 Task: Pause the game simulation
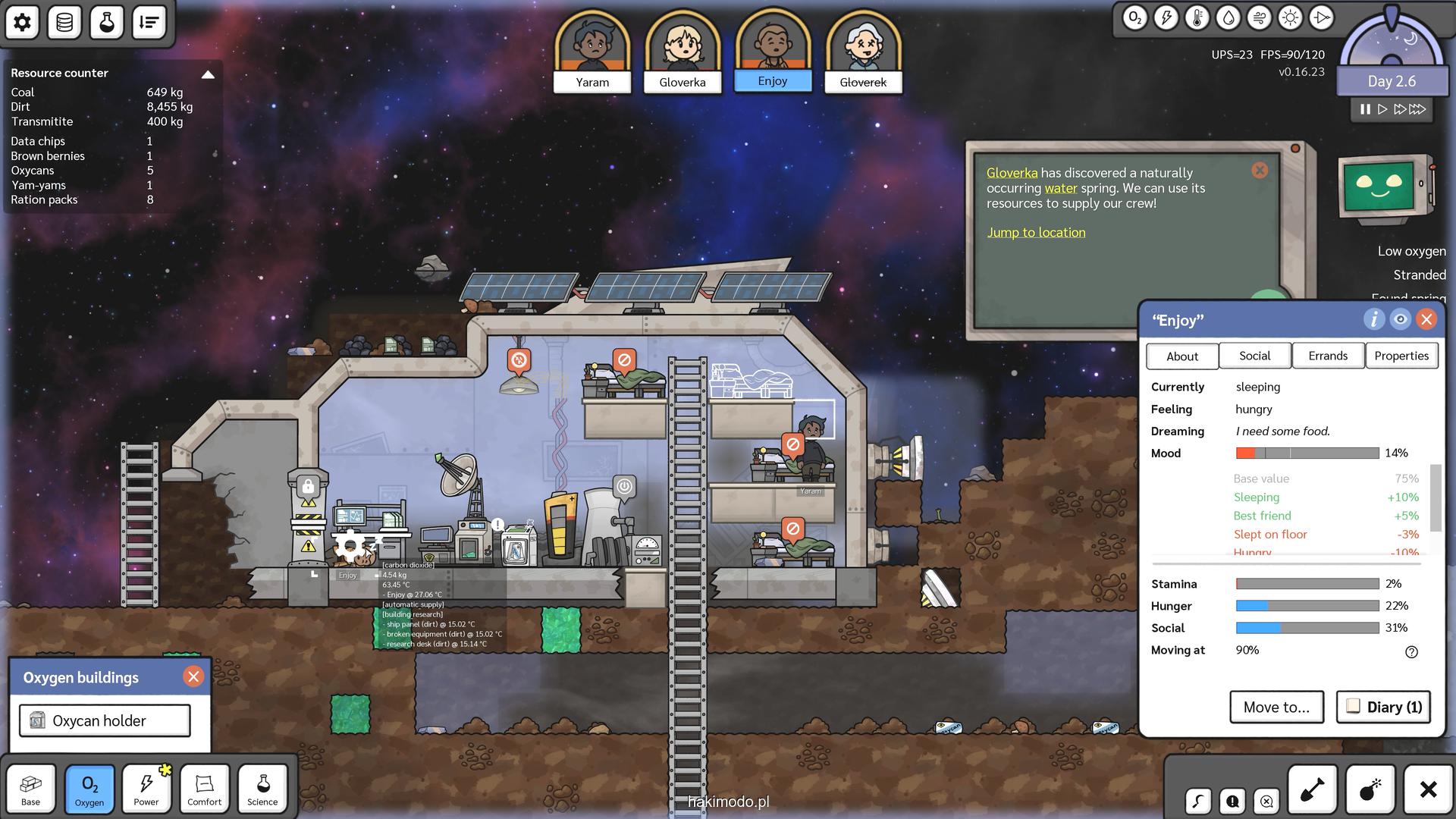pos(1365,109)
